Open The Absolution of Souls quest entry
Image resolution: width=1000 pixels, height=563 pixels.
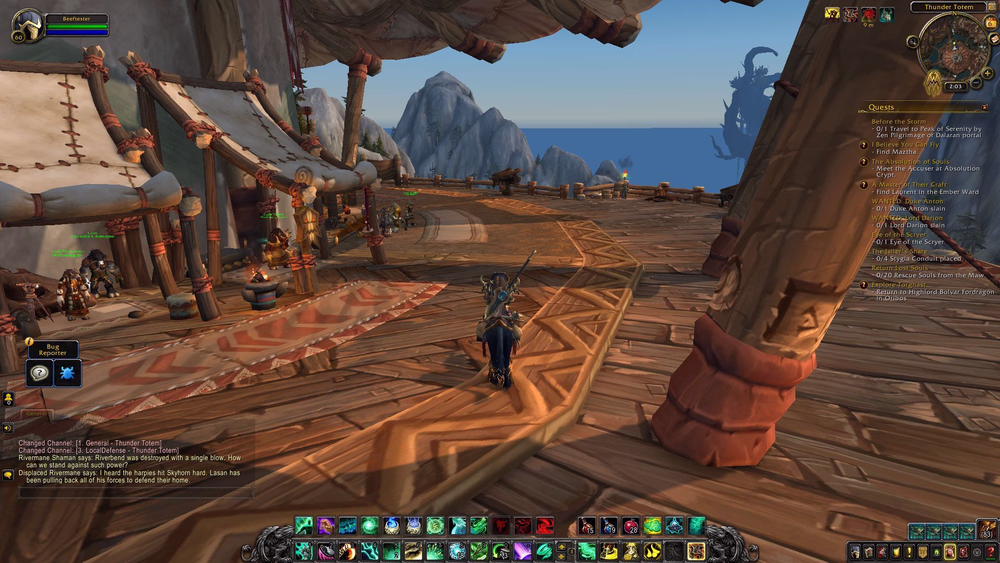tap(910, 161)
